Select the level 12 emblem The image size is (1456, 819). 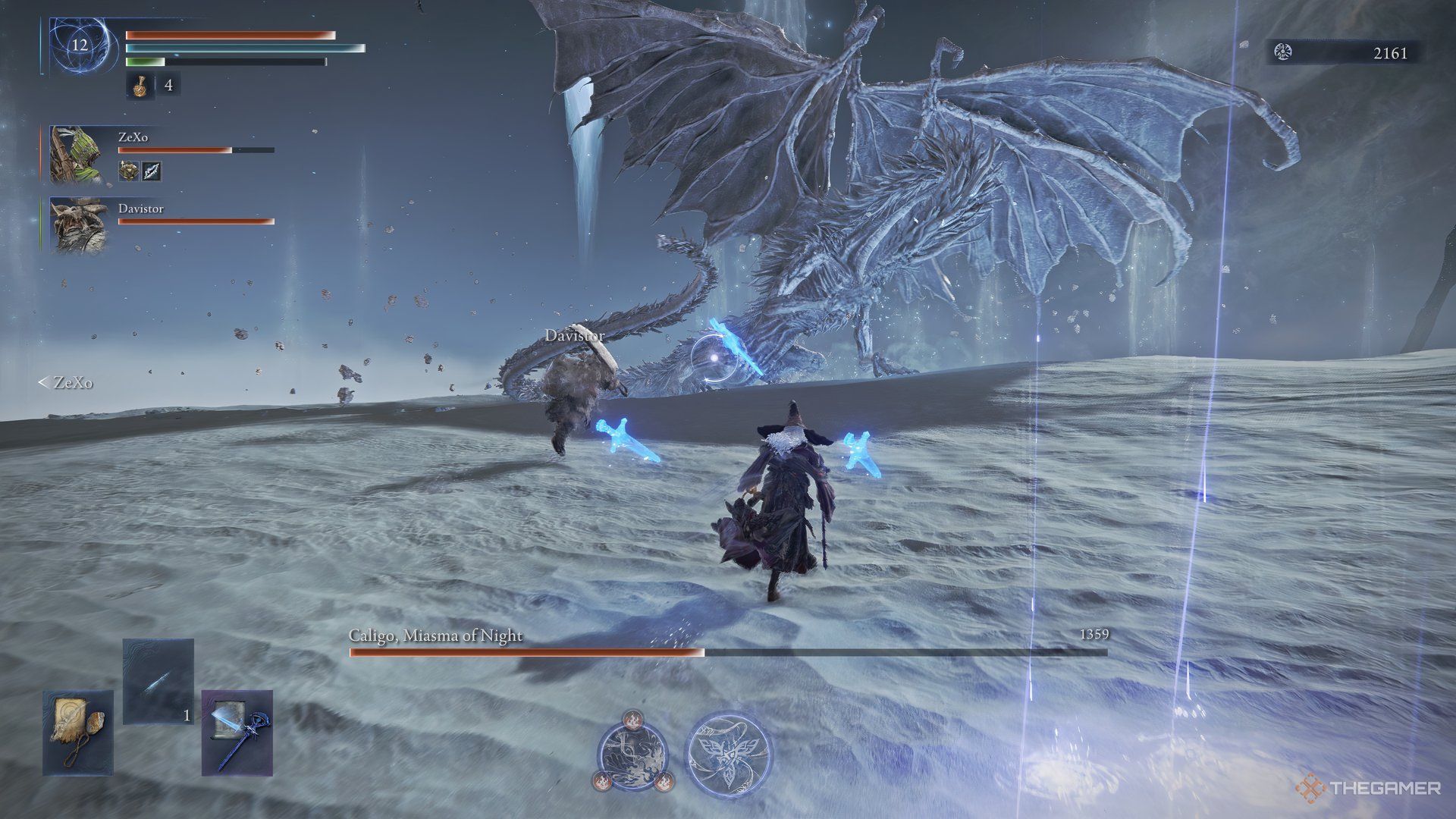[x=80, y=45]
